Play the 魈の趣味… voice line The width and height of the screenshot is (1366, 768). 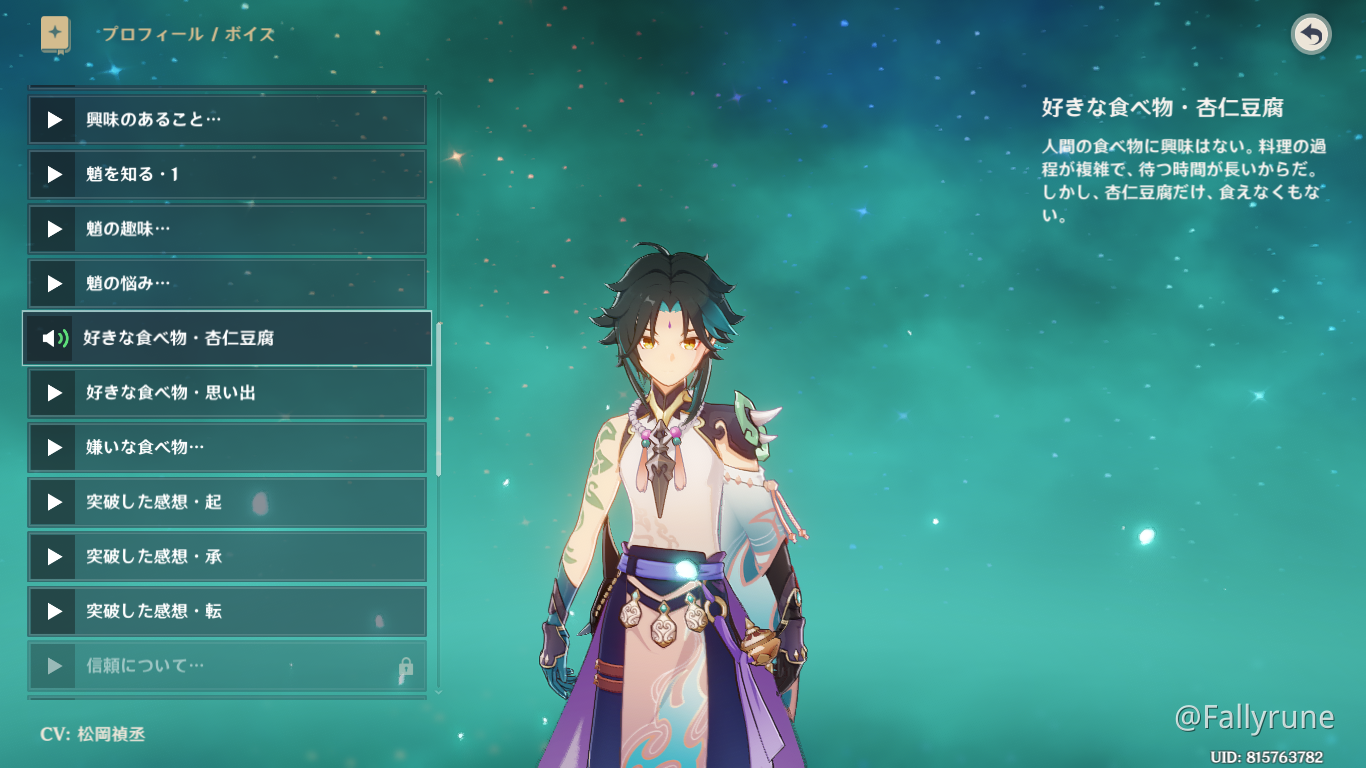pyautogui.click(x=227, y=229)
